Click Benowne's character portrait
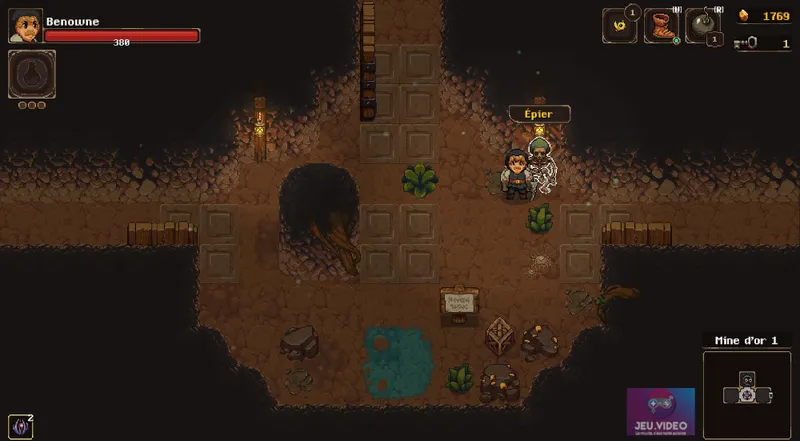This screenshot has height=441, width=800. pyautogui.click(x=25, y=25)
